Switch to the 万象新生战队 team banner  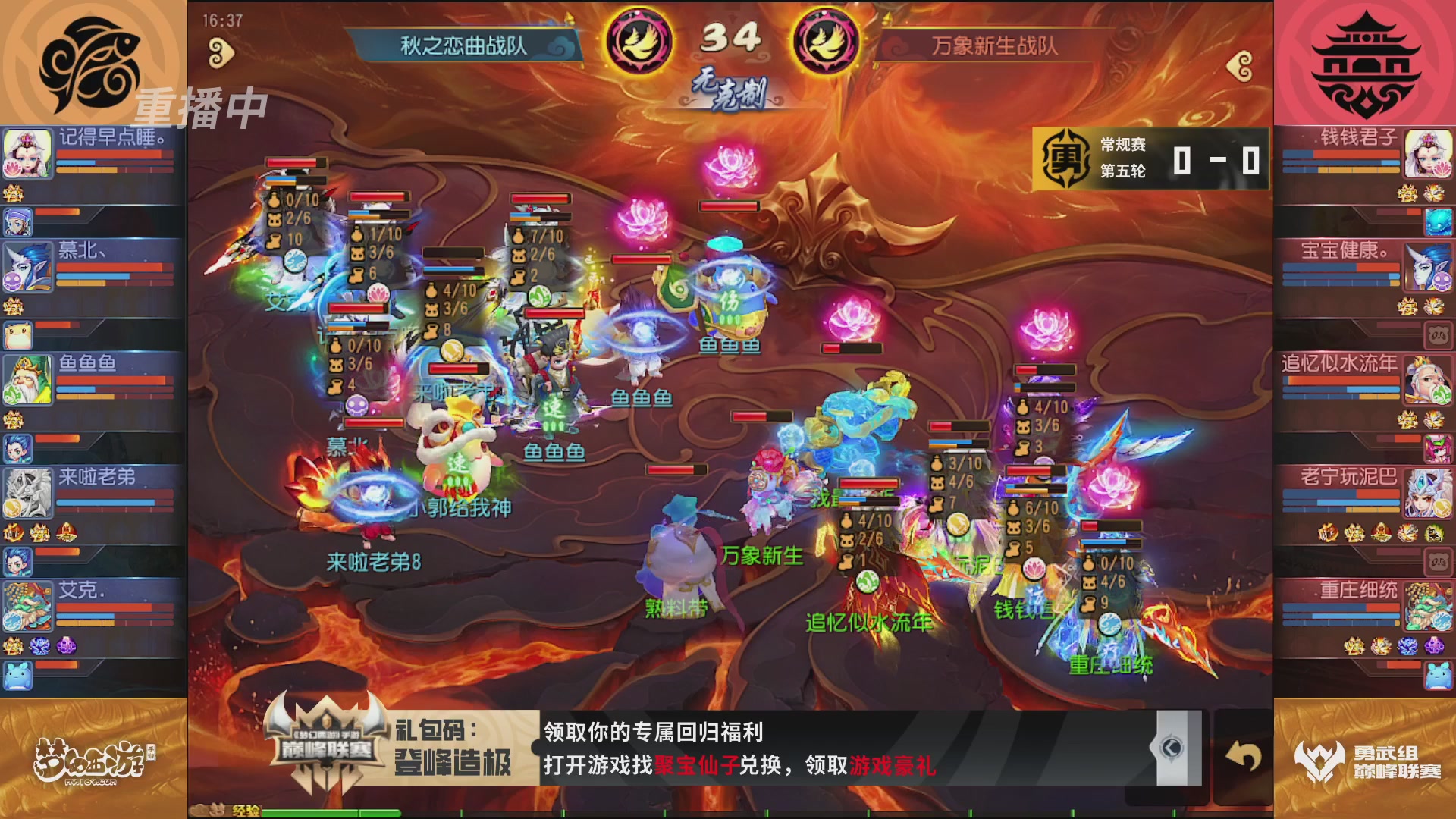click(x=993, y=45)
